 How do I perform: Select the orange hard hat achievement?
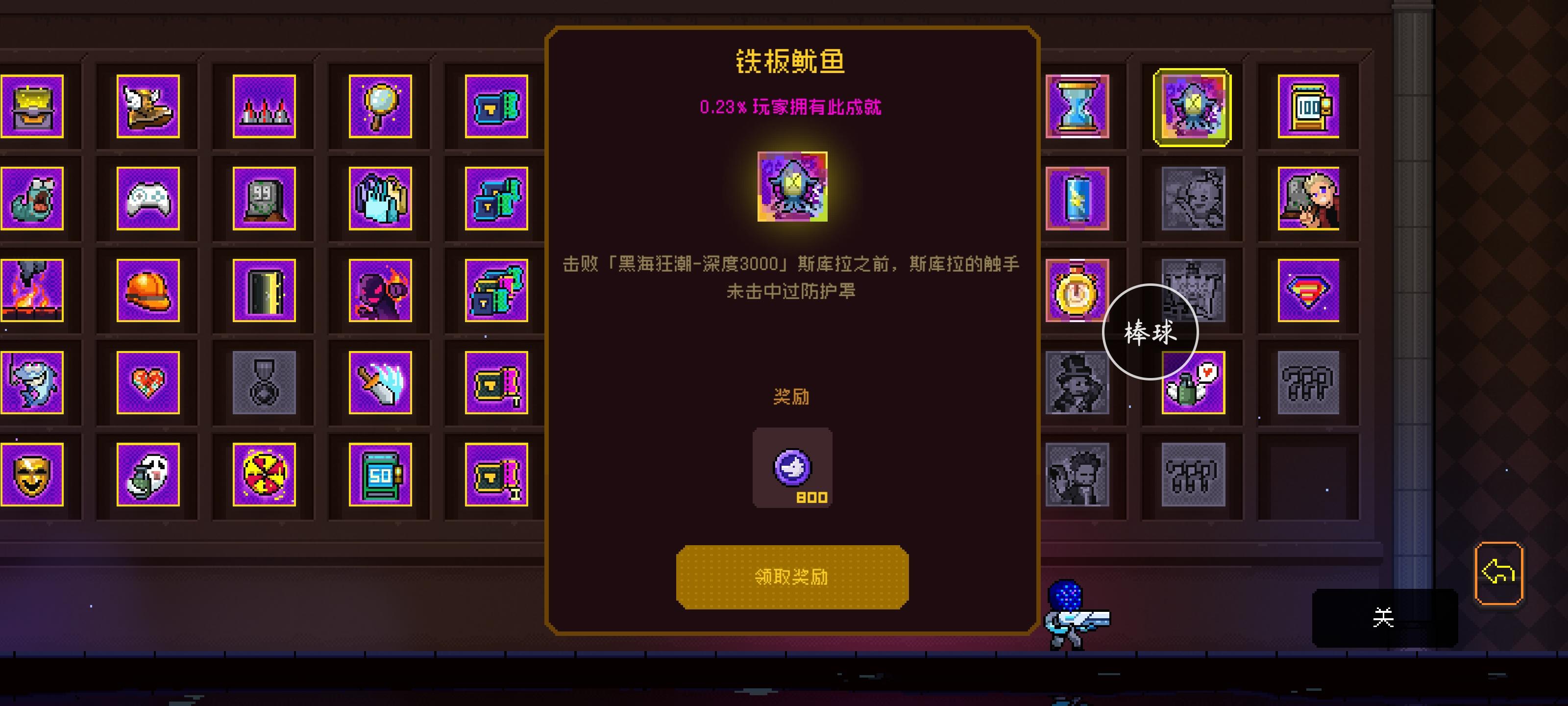148,291
